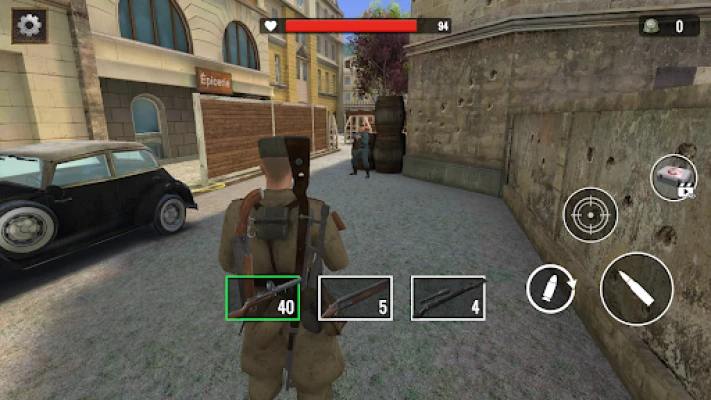Tap the bullet fire button
Image resolution: width=711 pixels, height=400 pixels.
[x=636, y=288]
